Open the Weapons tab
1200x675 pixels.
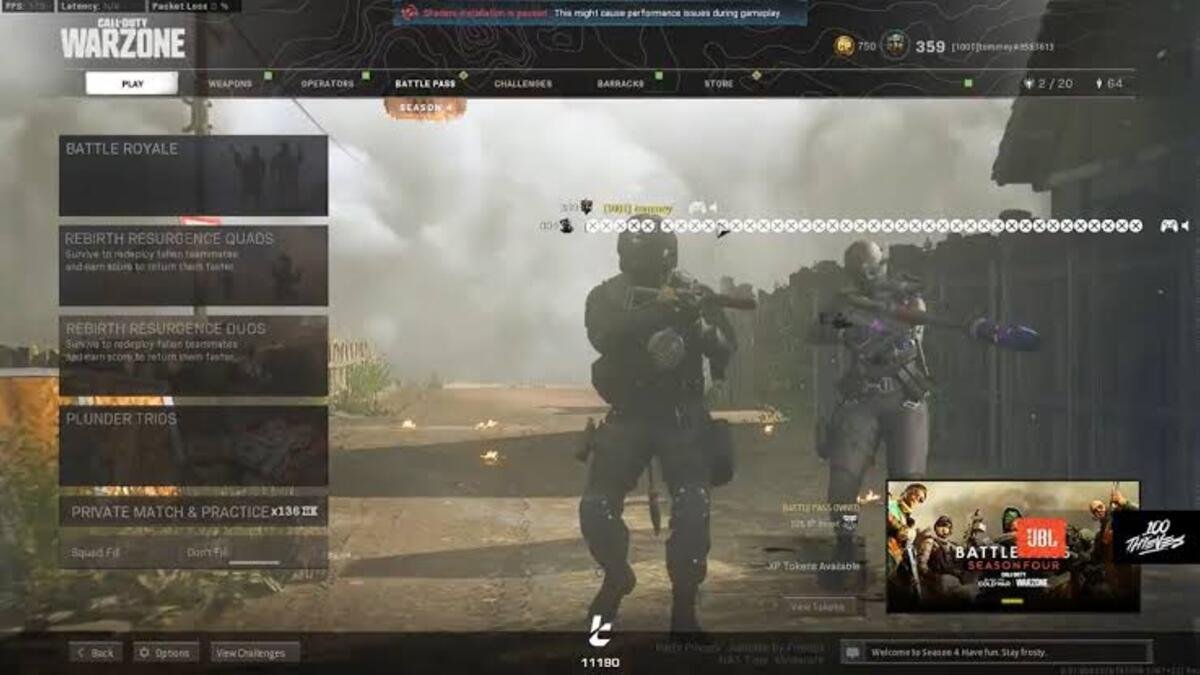(x=230, y=84)
